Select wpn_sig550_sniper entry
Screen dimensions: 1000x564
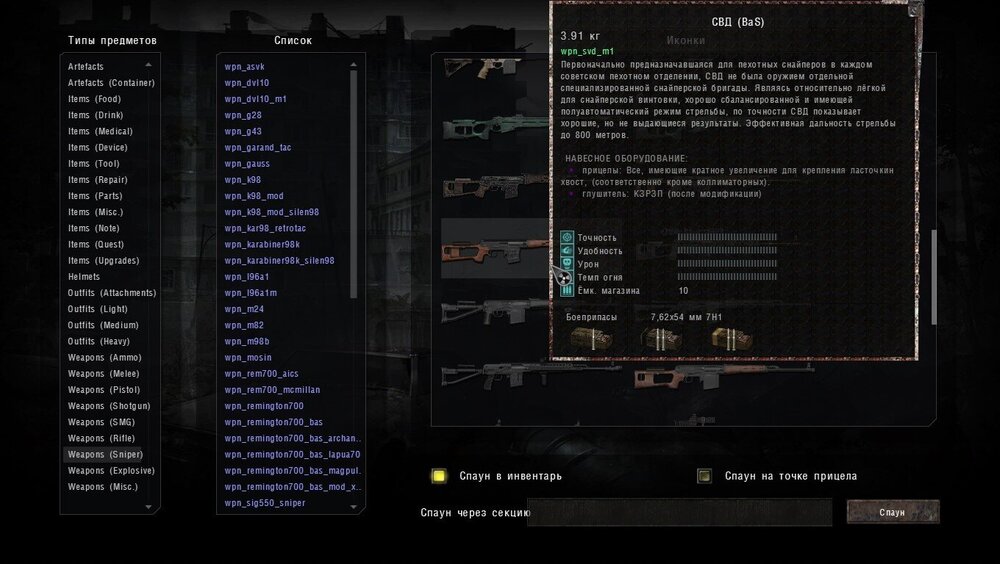[x=265, y=503]
